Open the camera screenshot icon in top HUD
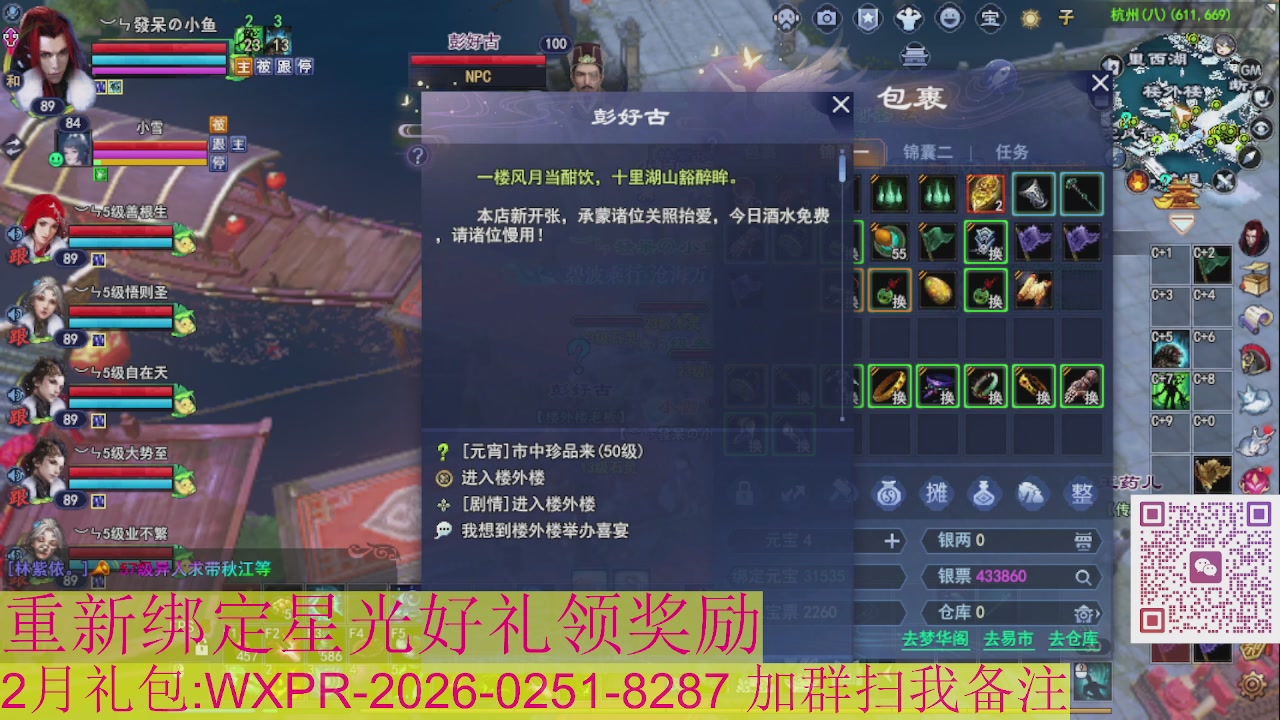 pyautogui.click(x=826, y=17)
